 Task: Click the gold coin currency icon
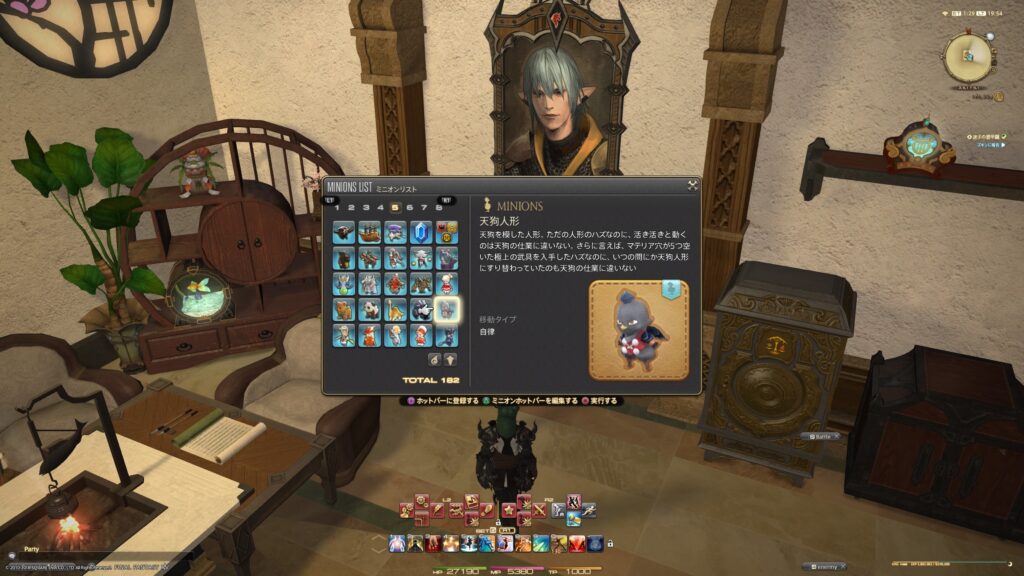[1000, 97]
